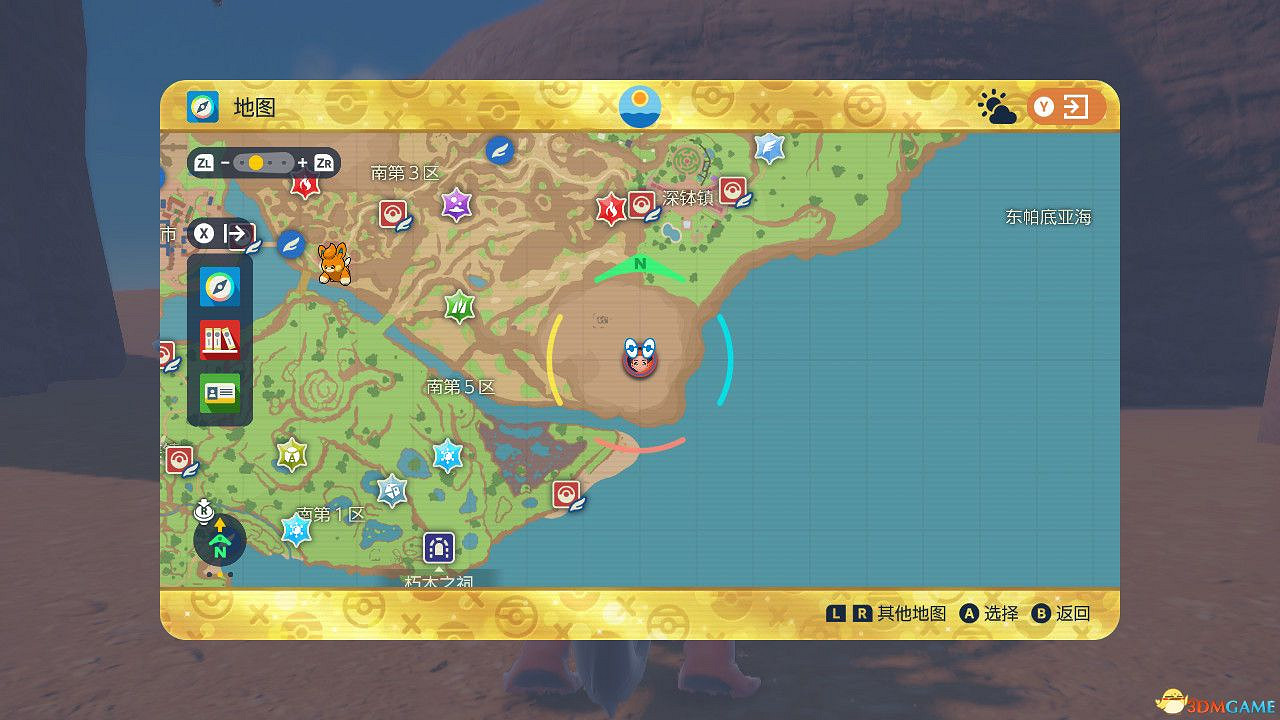Viewport: 1280px width, 720px height.
Task: Open the green profile card icon
Action: pyautogui.click(x=218, y=391)
